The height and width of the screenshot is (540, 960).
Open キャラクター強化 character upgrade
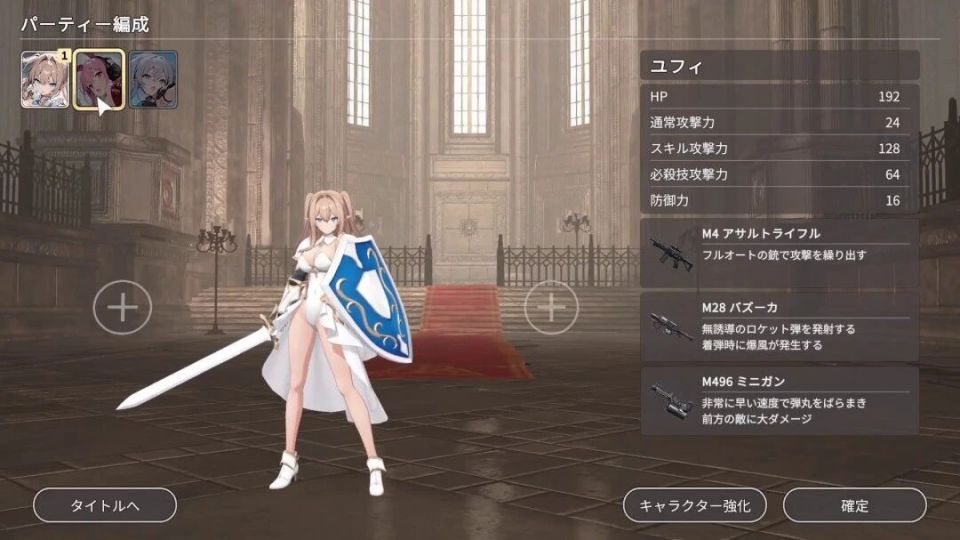695,505
